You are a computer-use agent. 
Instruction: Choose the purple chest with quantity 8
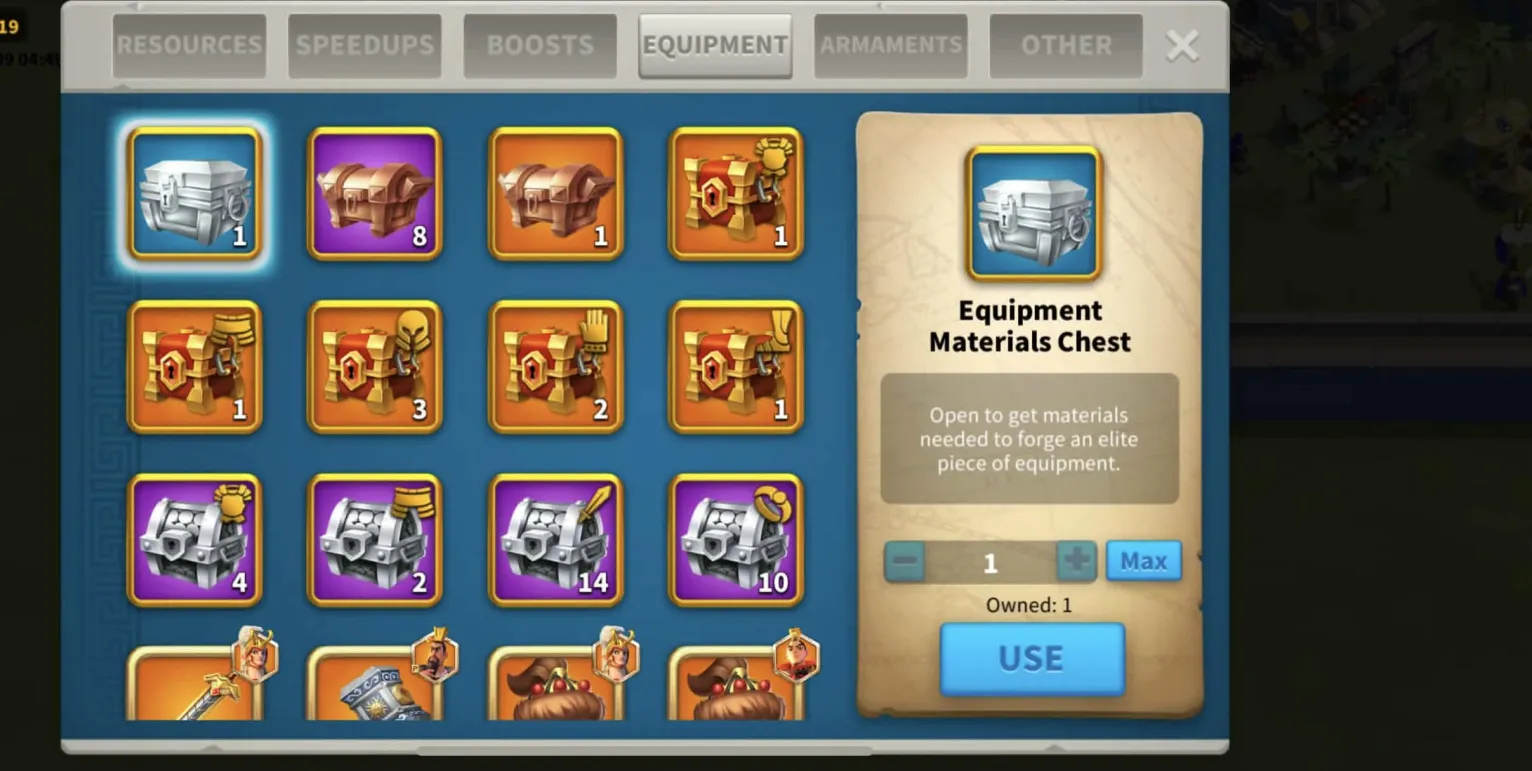pyautogui.click(x=375, y=194)
